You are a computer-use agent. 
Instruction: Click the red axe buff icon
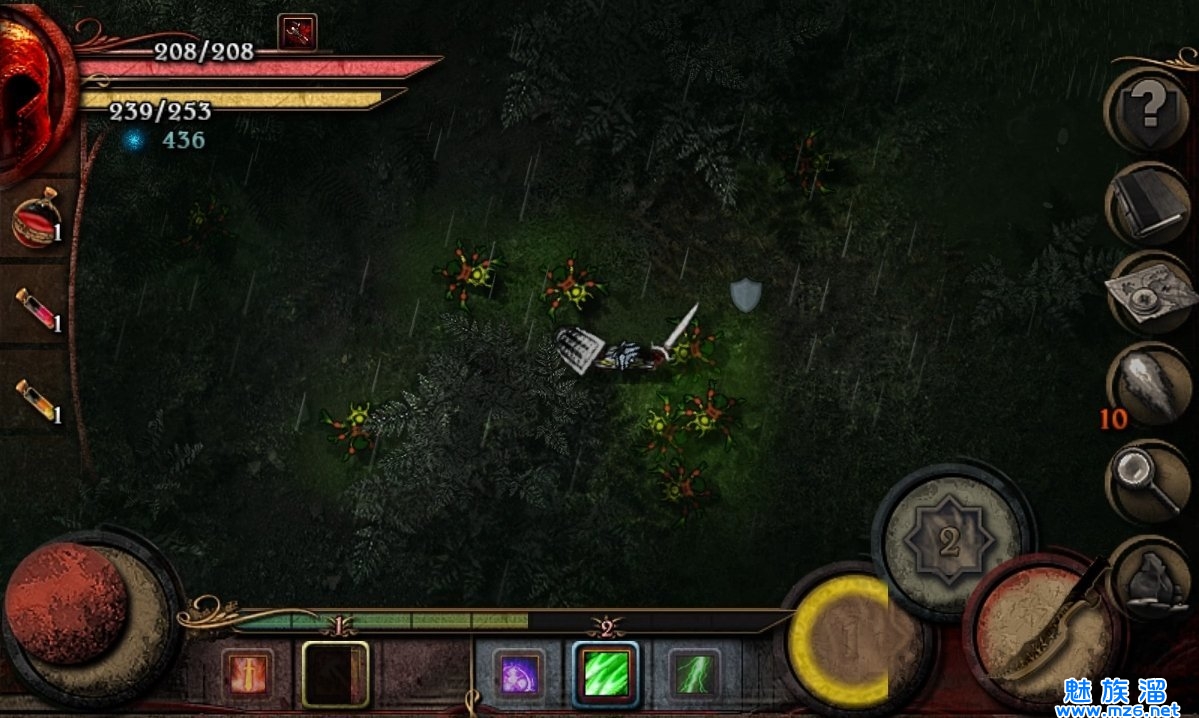(297, 32)
